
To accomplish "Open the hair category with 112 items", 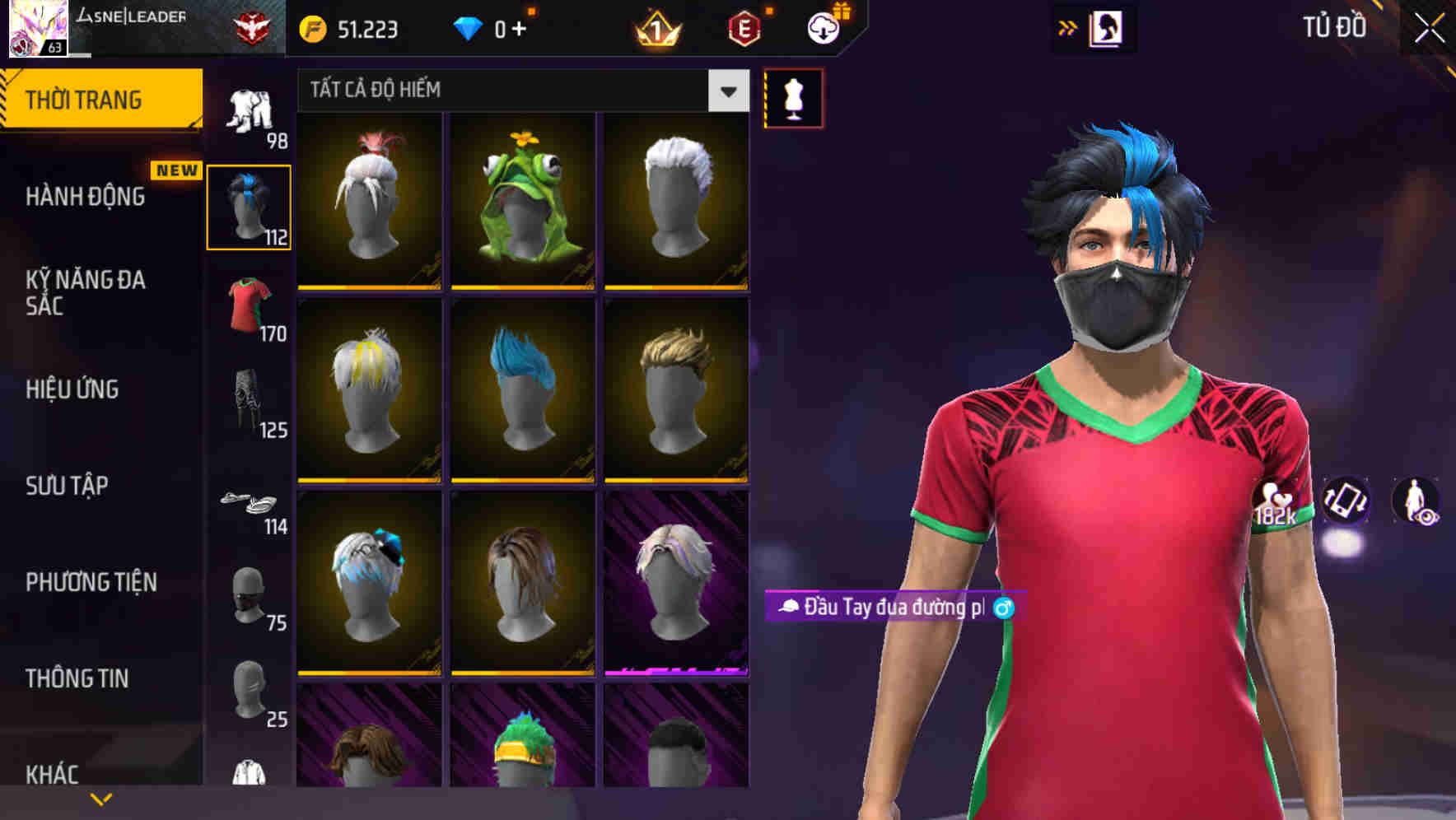I will 250,205.
